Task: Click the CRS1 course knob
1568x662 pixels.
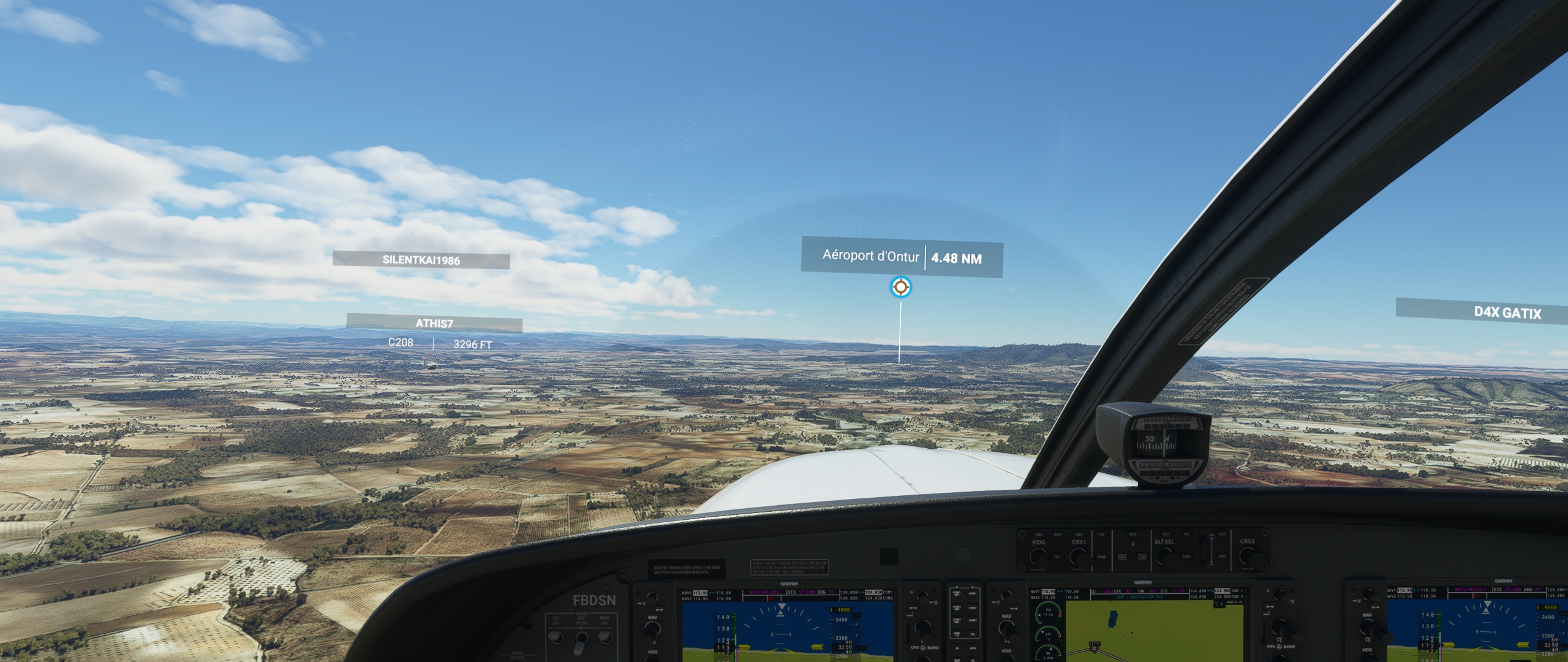Action: coord(1079,557)
